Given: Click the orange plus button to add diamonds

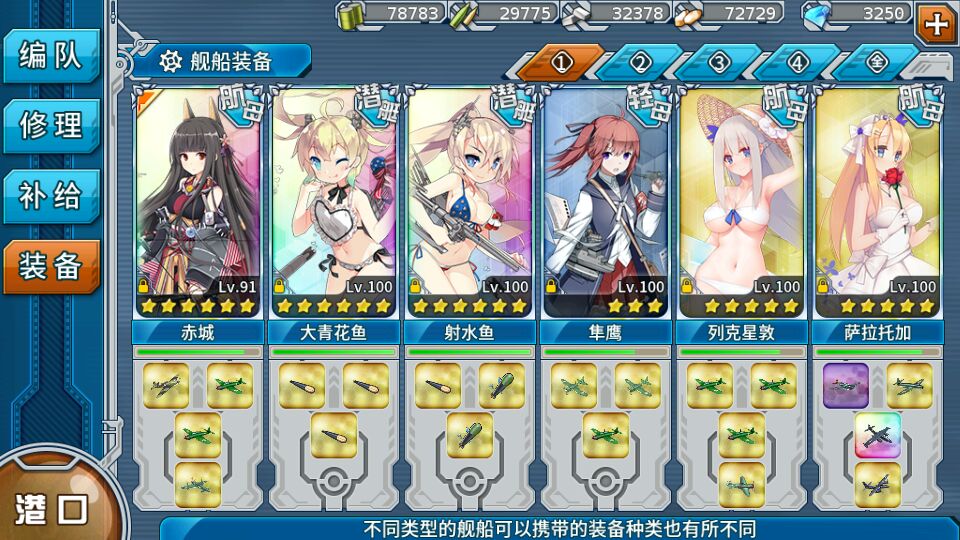Looking at the screenshot, I should [937, 22].
